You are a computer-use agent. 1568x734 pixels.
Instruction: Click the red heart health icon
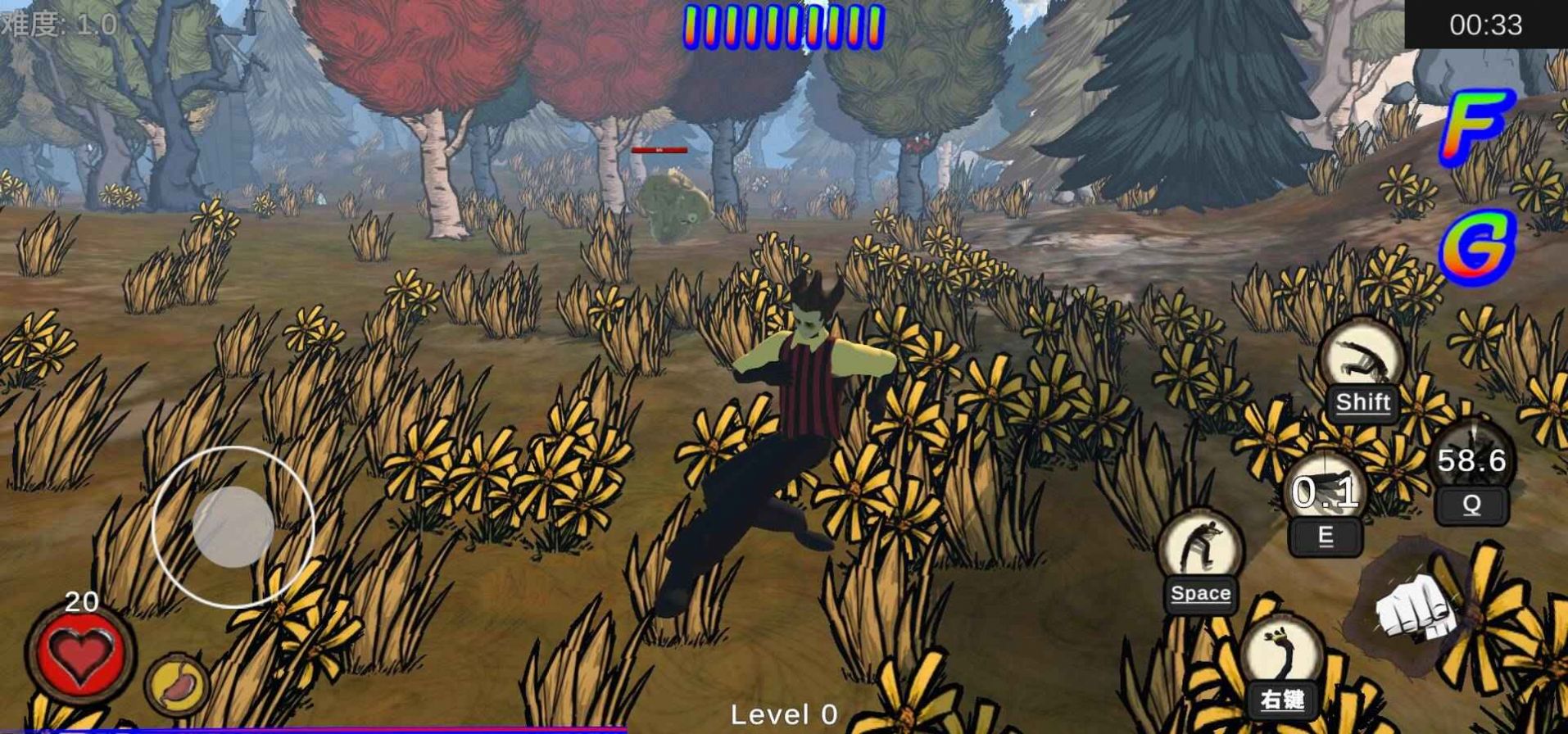pos(80,653)
